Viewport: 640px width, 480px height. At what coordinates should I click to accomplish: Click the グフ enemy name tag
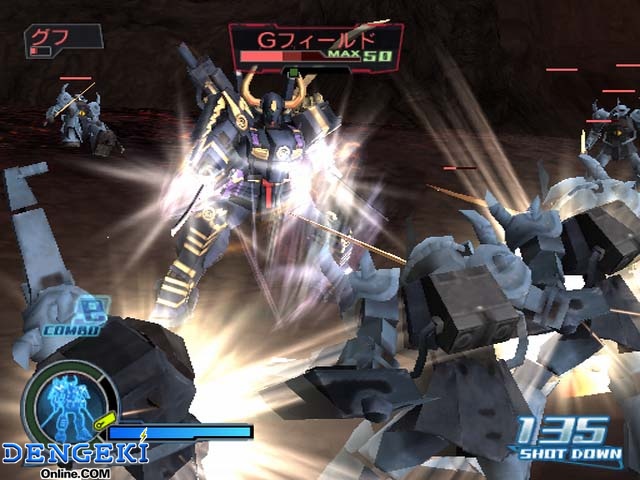[60, 41]
